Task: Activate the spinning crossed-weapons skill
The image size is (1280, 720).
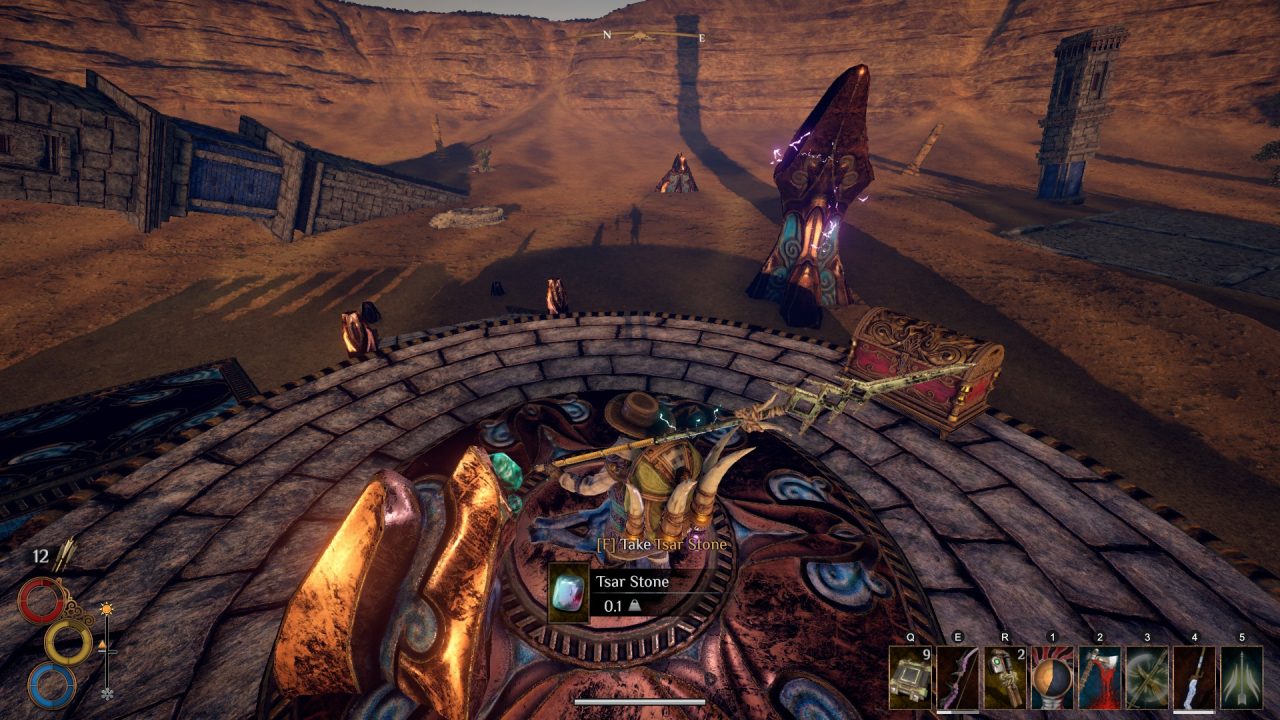Action: coord(1147,678)
